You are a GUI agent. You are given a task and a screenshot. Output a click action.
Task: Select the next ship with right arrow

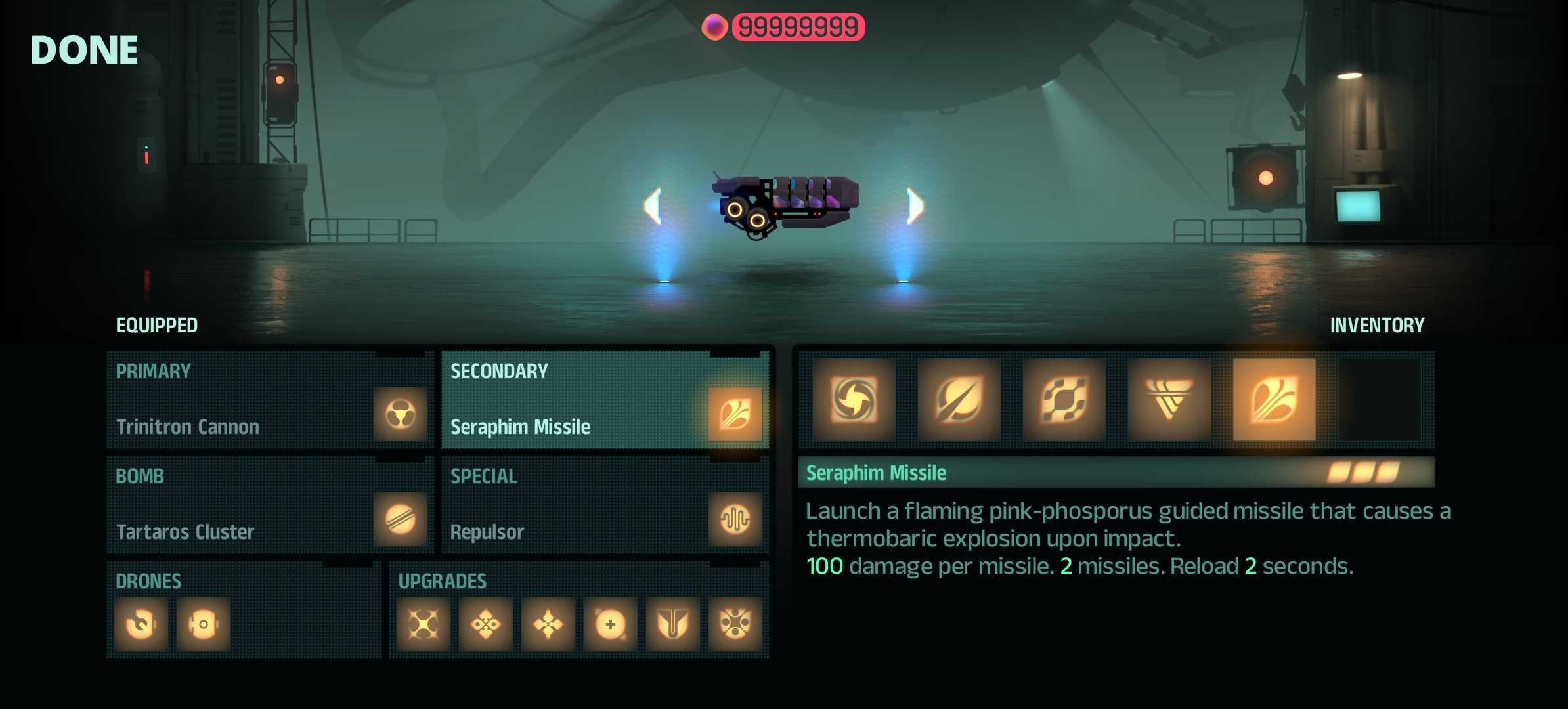[x=915, y=206]
